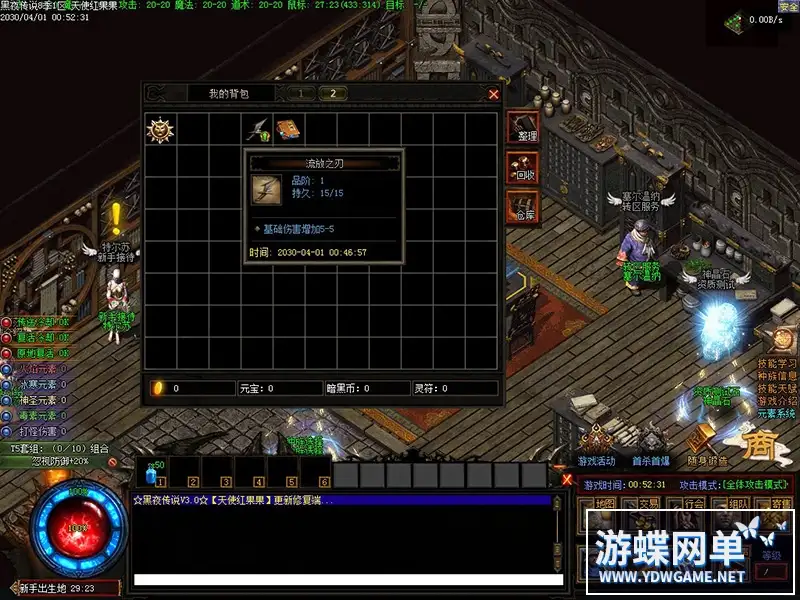This screenshot has height=600, width=800.
Task: Select the orange book item slot
Action: (290, 129)
